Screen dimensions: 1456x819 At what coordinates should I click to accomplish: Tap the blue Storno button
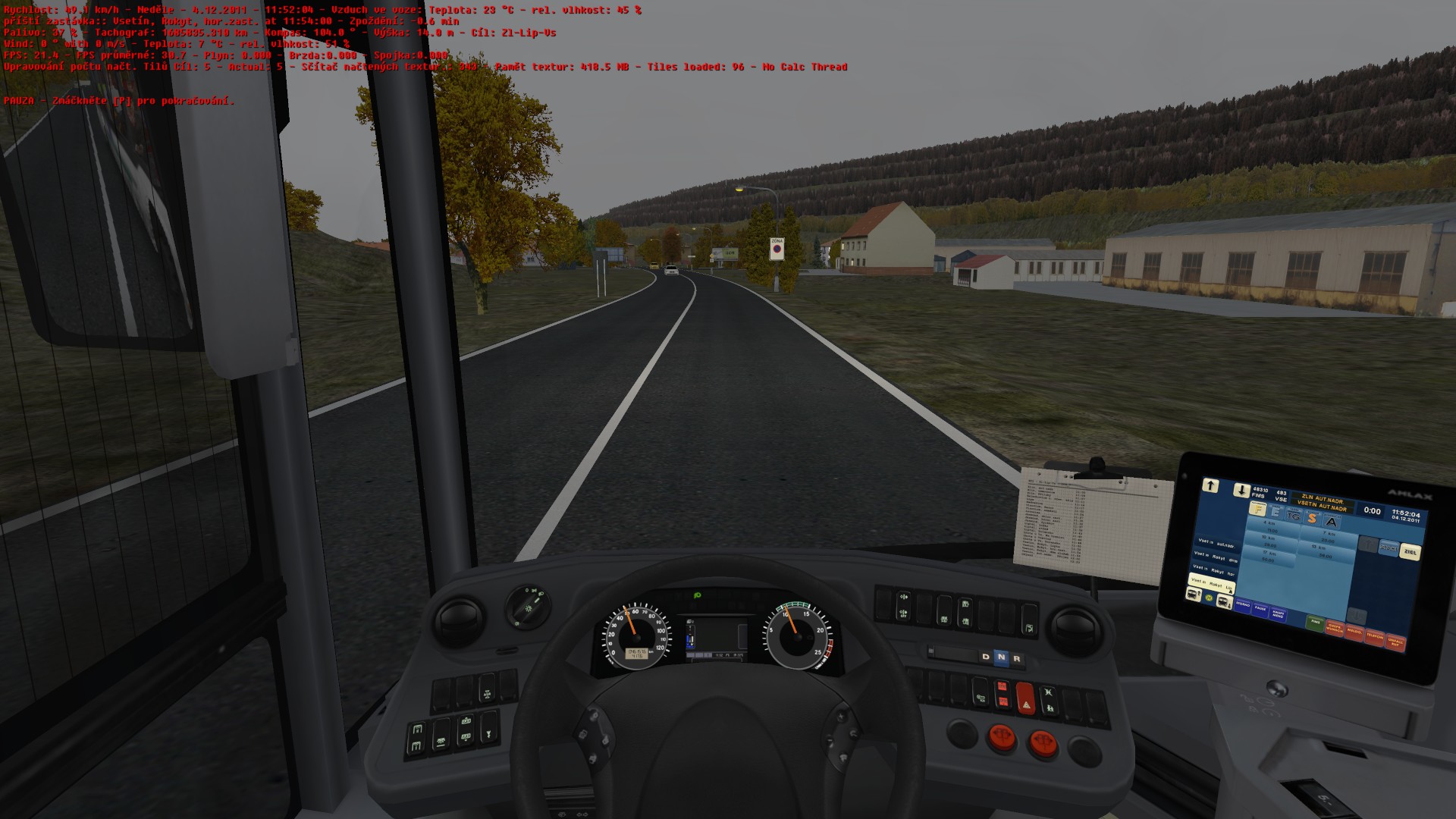point(1242,604)
